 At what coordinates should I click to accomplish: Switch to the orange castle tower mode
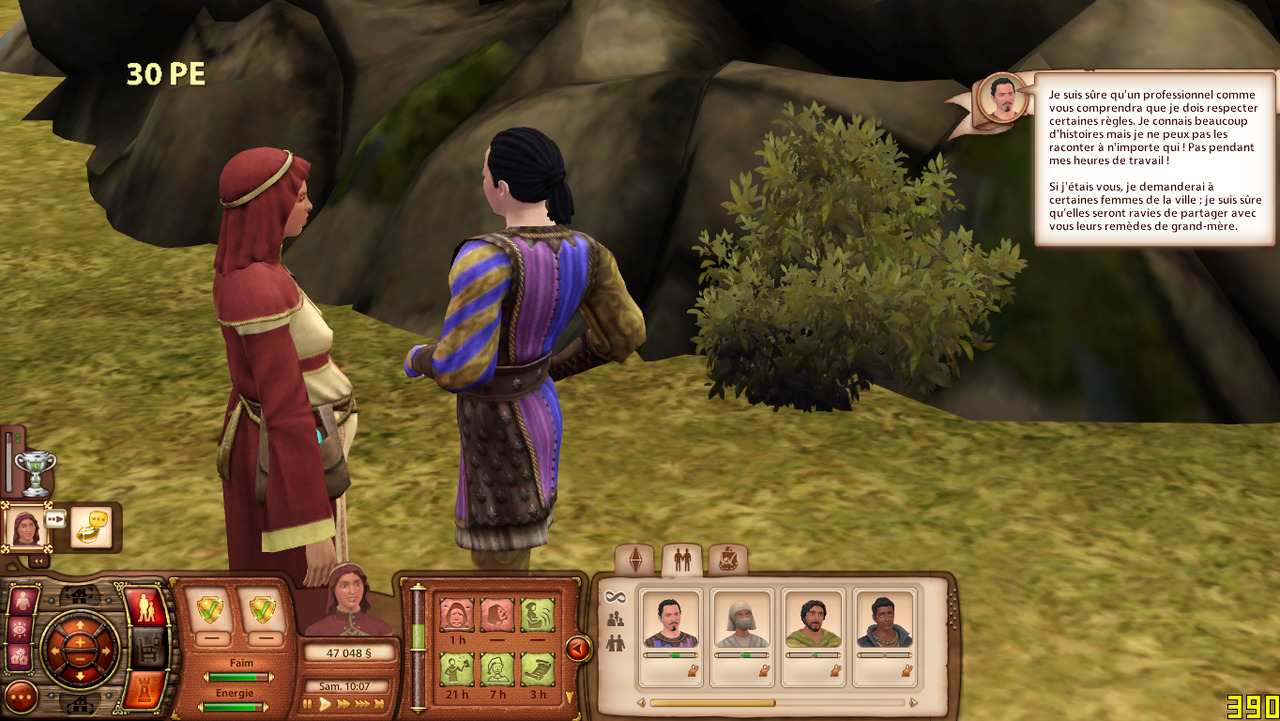pyautogui.click(x=144, y=690)
